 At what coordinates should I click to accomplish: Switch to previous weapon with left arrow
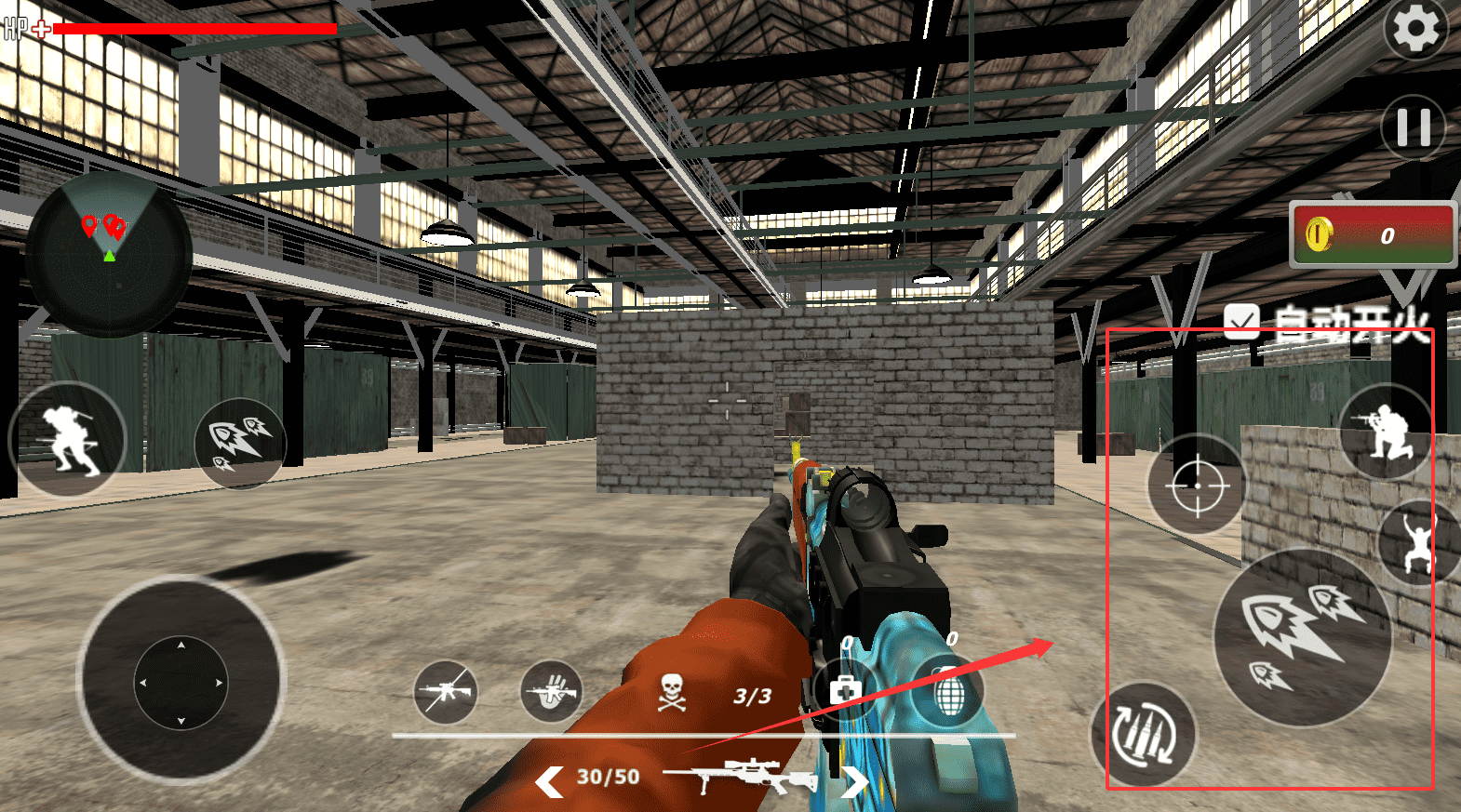(550, 781)
